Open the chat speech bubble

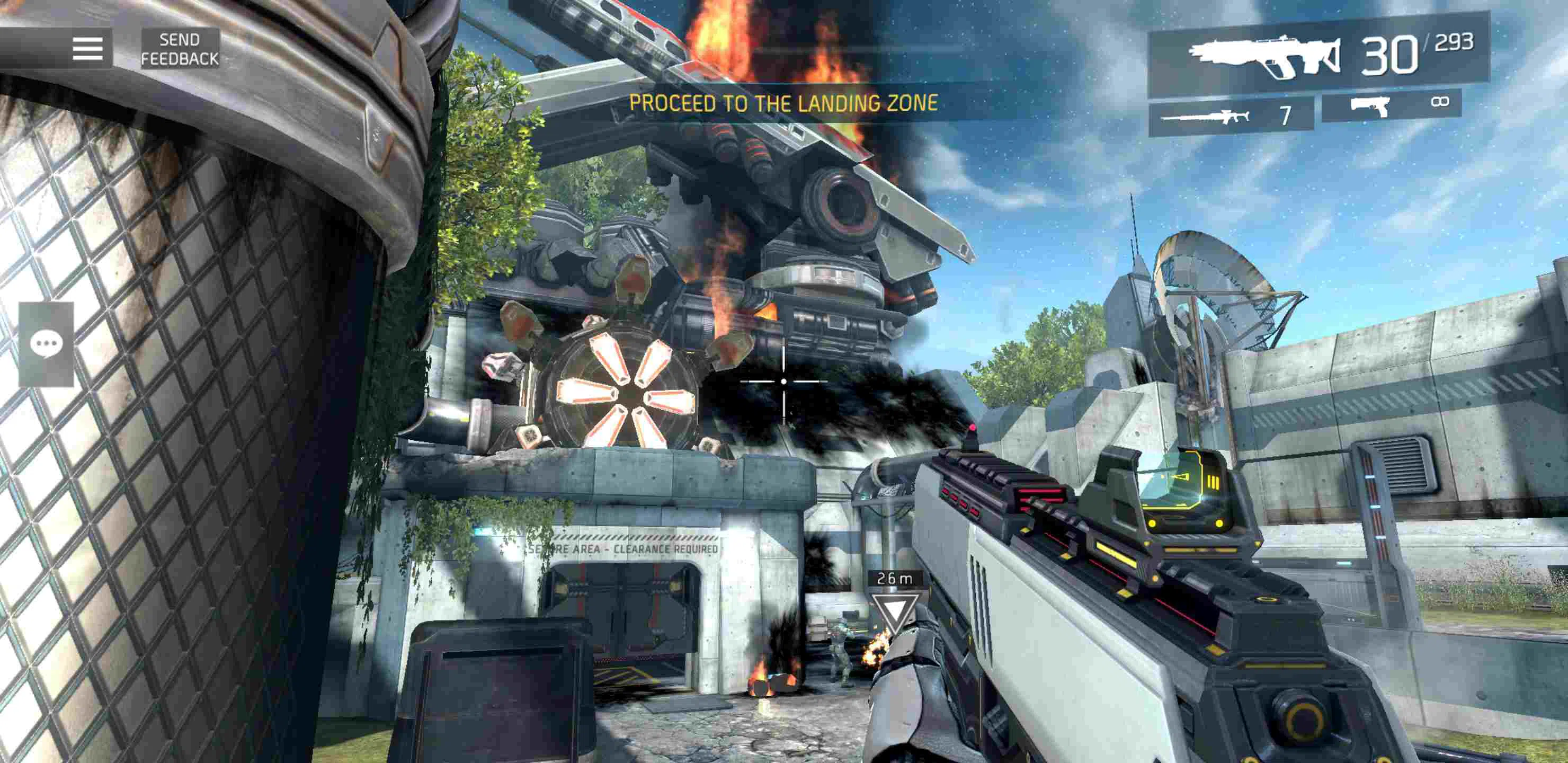click(46, 344)
